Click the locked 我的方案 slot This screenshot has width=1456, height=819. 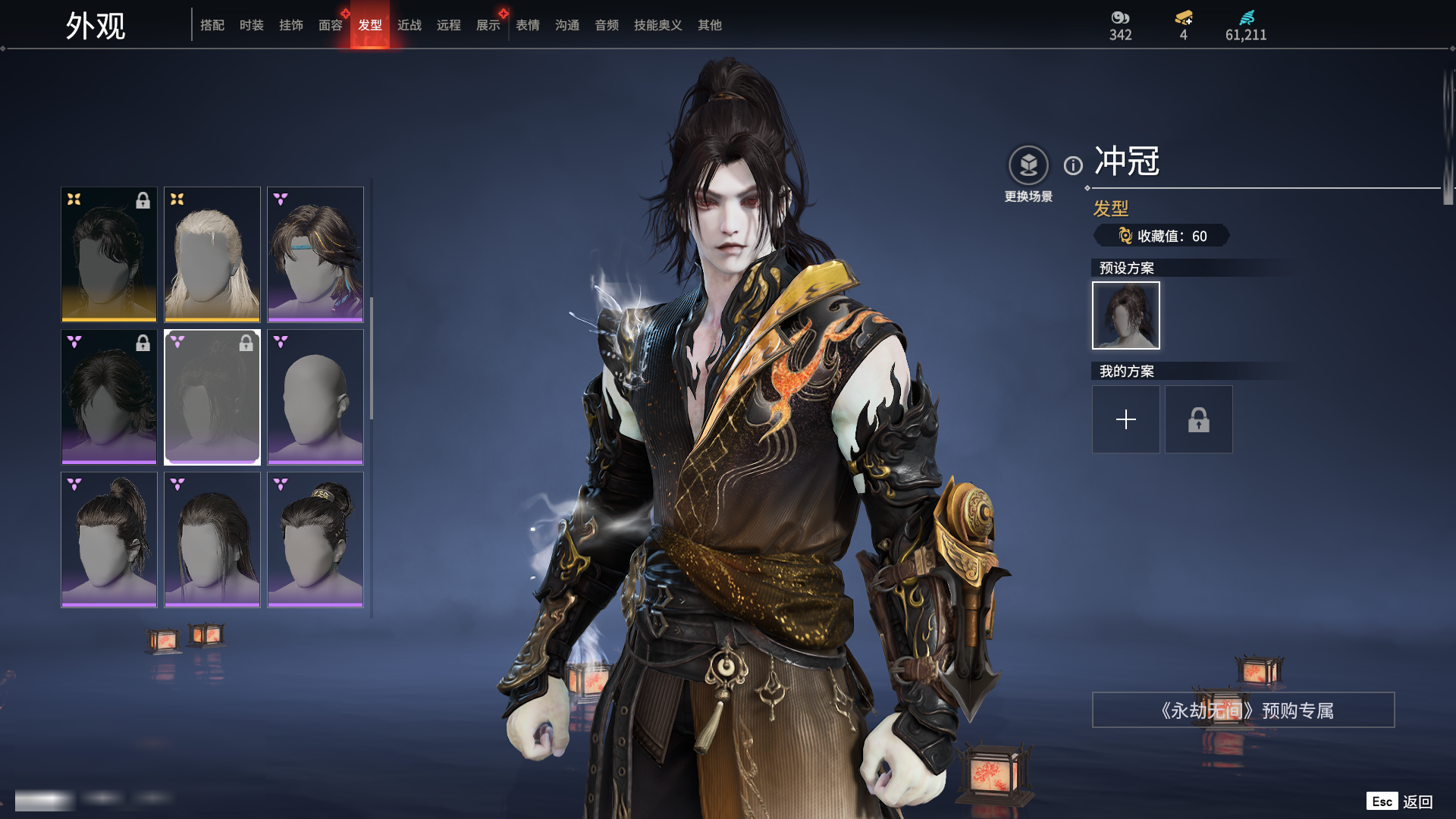(1198, 419)
